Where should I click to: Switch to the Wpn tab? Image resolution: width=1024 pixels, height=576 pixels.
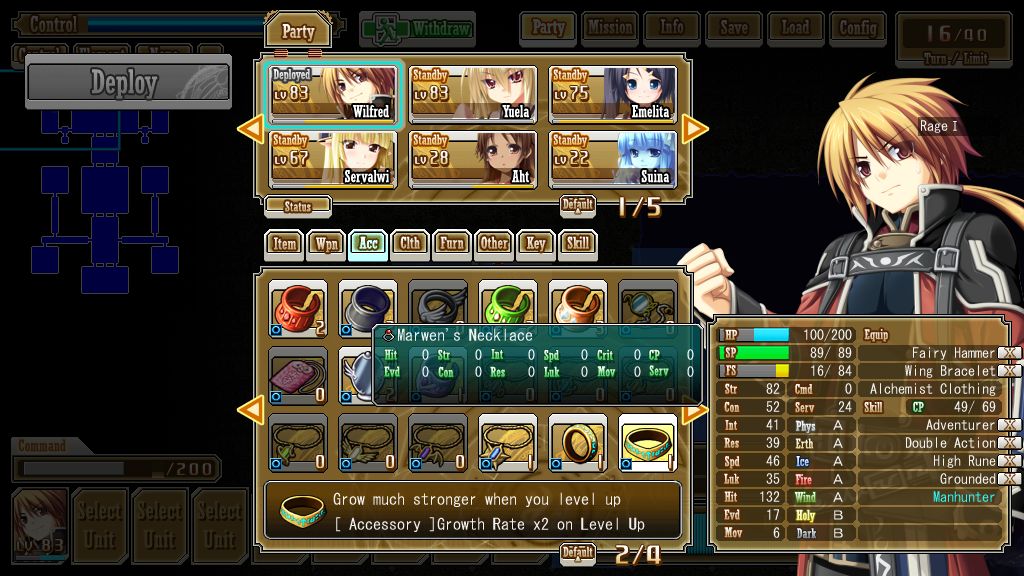(326, 243)
